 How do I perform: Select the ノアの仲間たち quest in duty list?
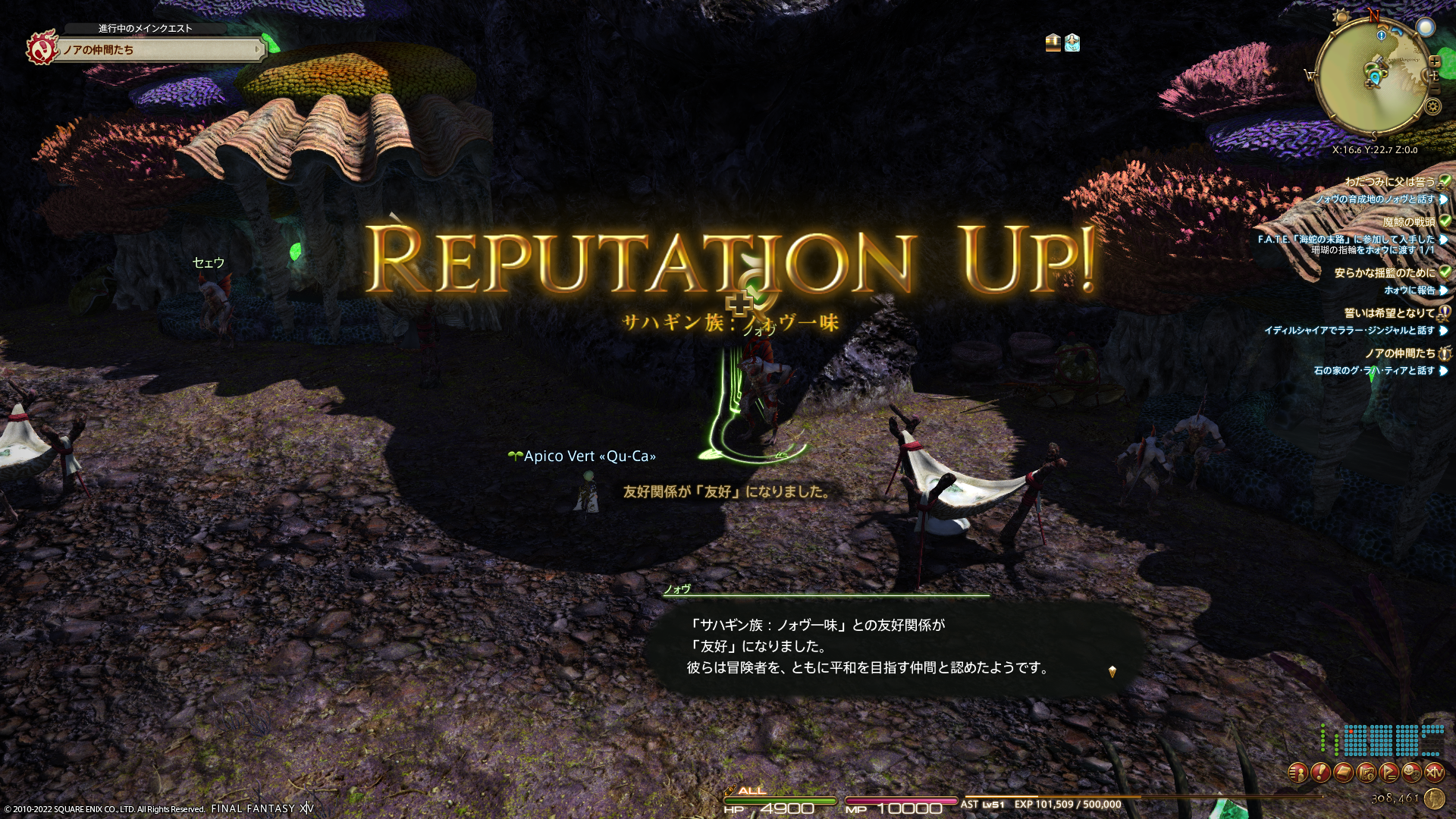[x=1399, y=353]
